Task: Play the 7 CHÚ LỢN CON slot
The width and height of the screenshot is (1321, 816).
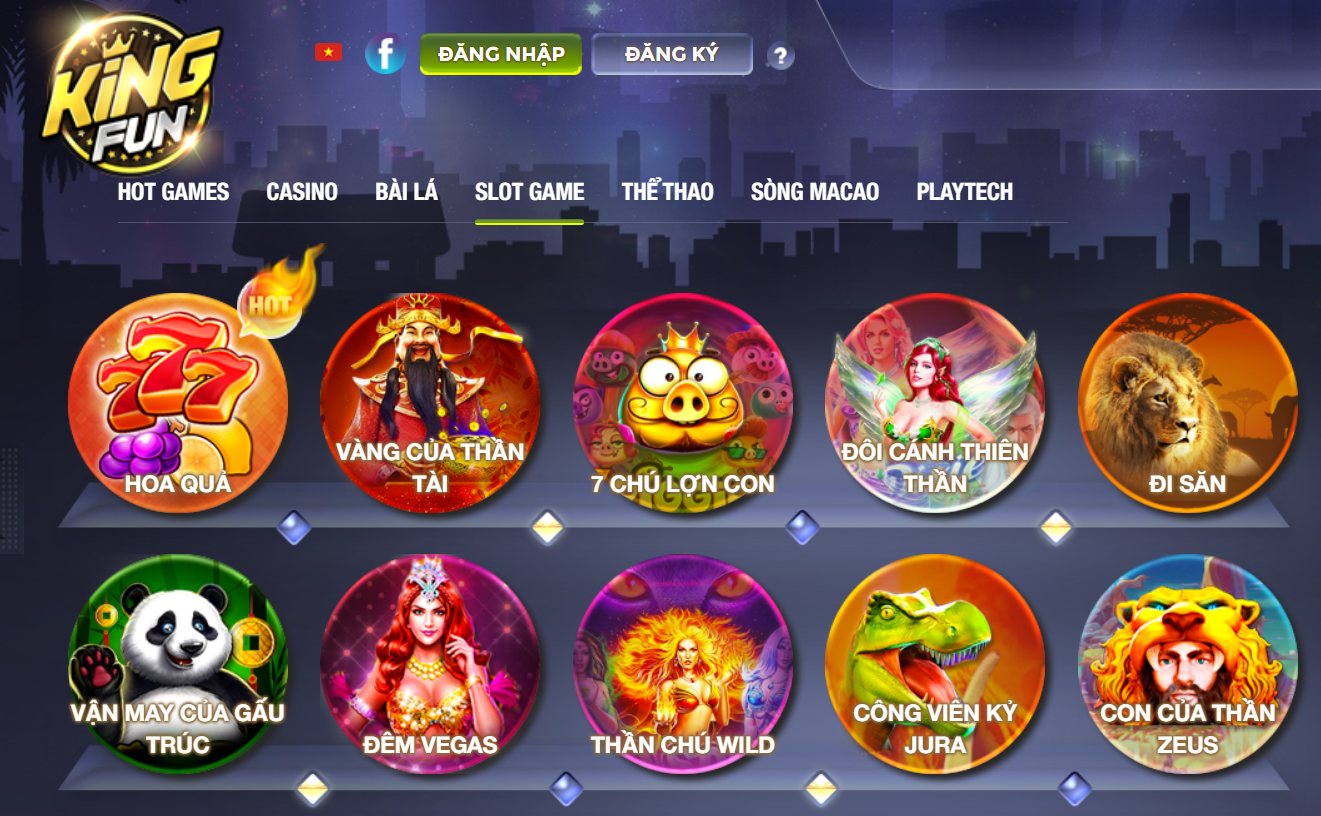Action: pyautogui.click(x=683, y=403)
